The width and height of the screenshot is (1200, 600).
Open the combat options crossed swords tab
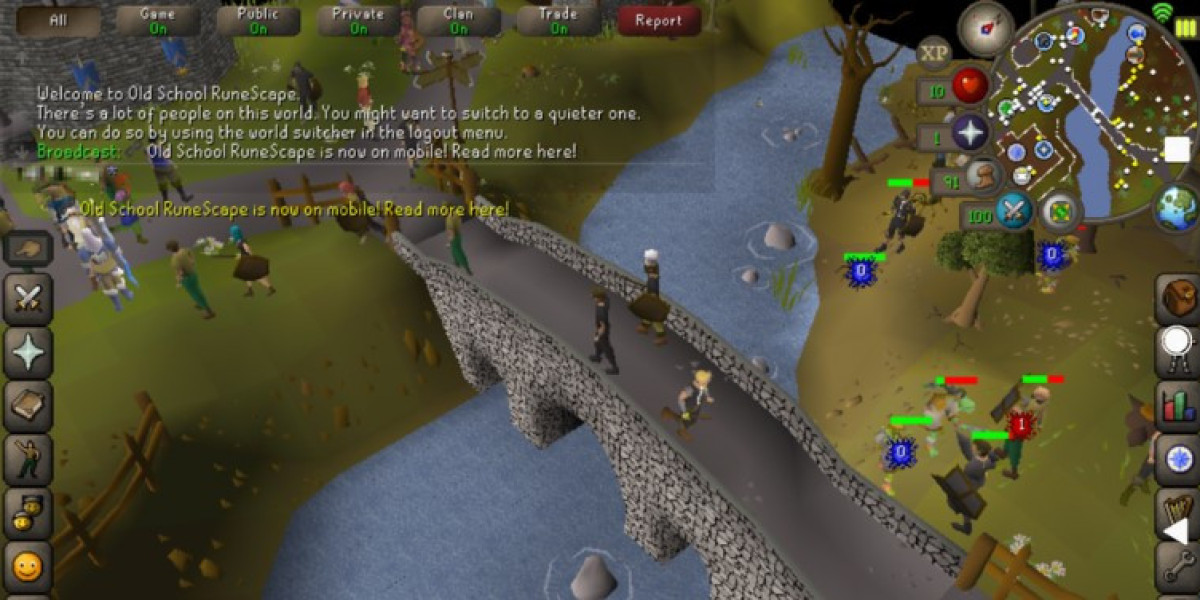(26, 298)
